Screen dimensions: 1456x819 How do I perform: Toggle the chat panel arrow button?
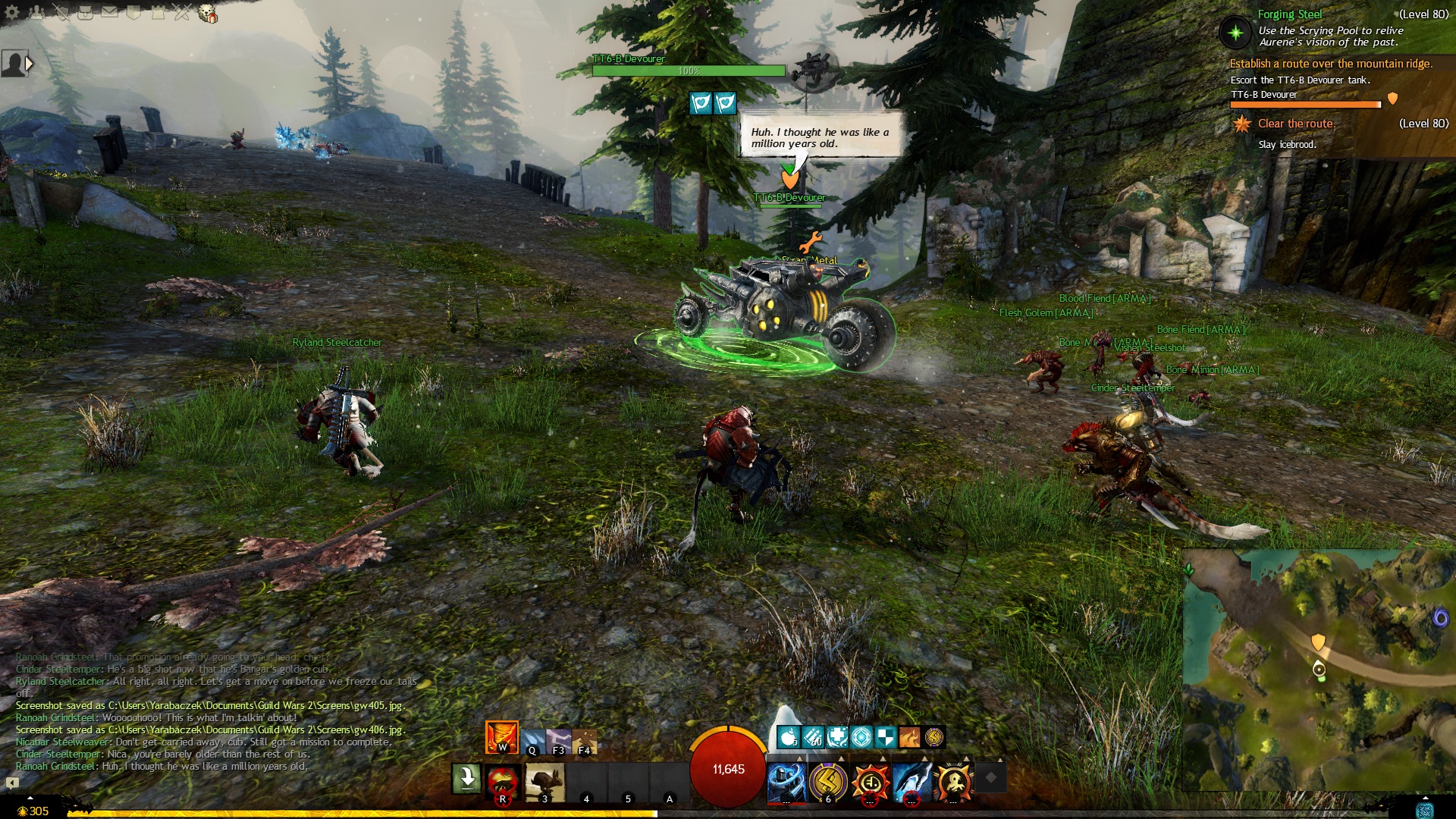12,783
